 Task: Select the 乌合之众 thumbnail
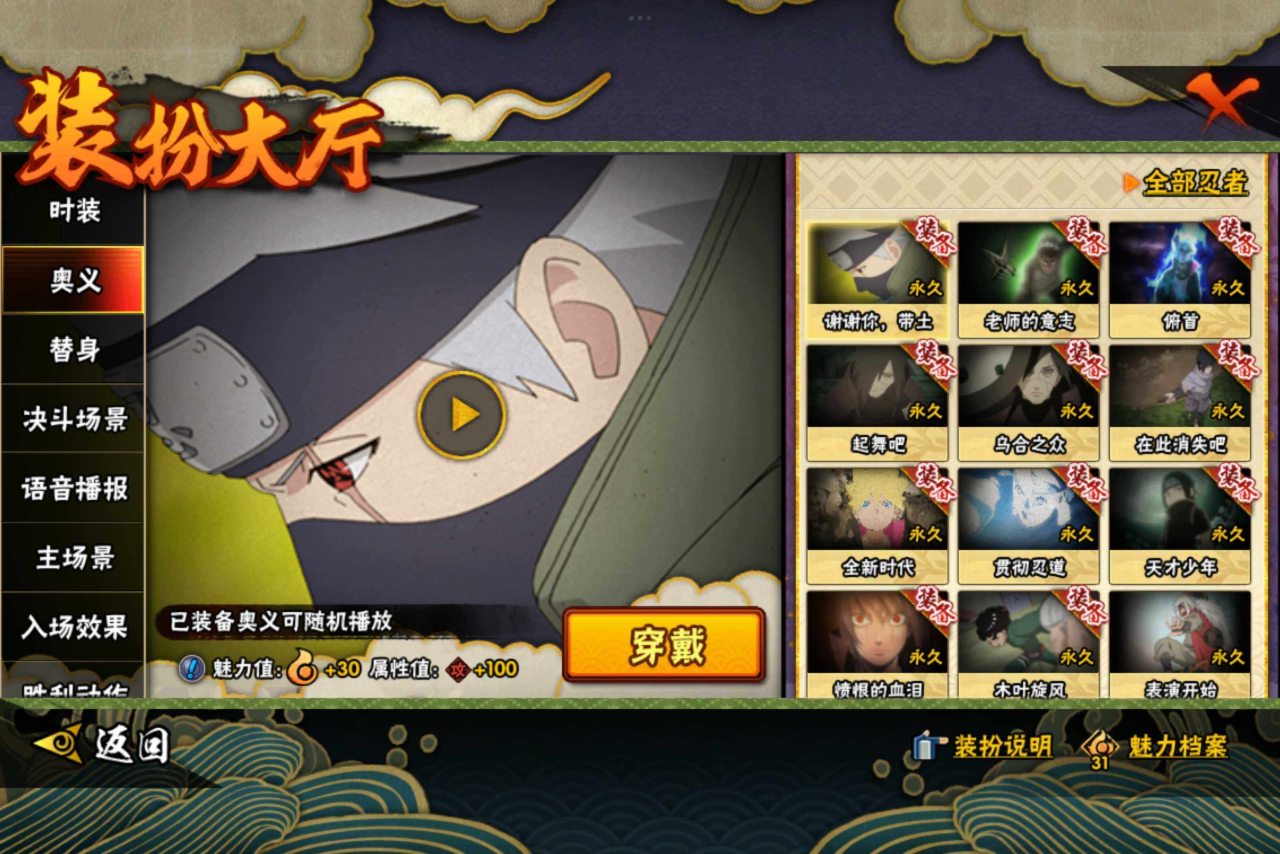click(x=1028, y=402)
